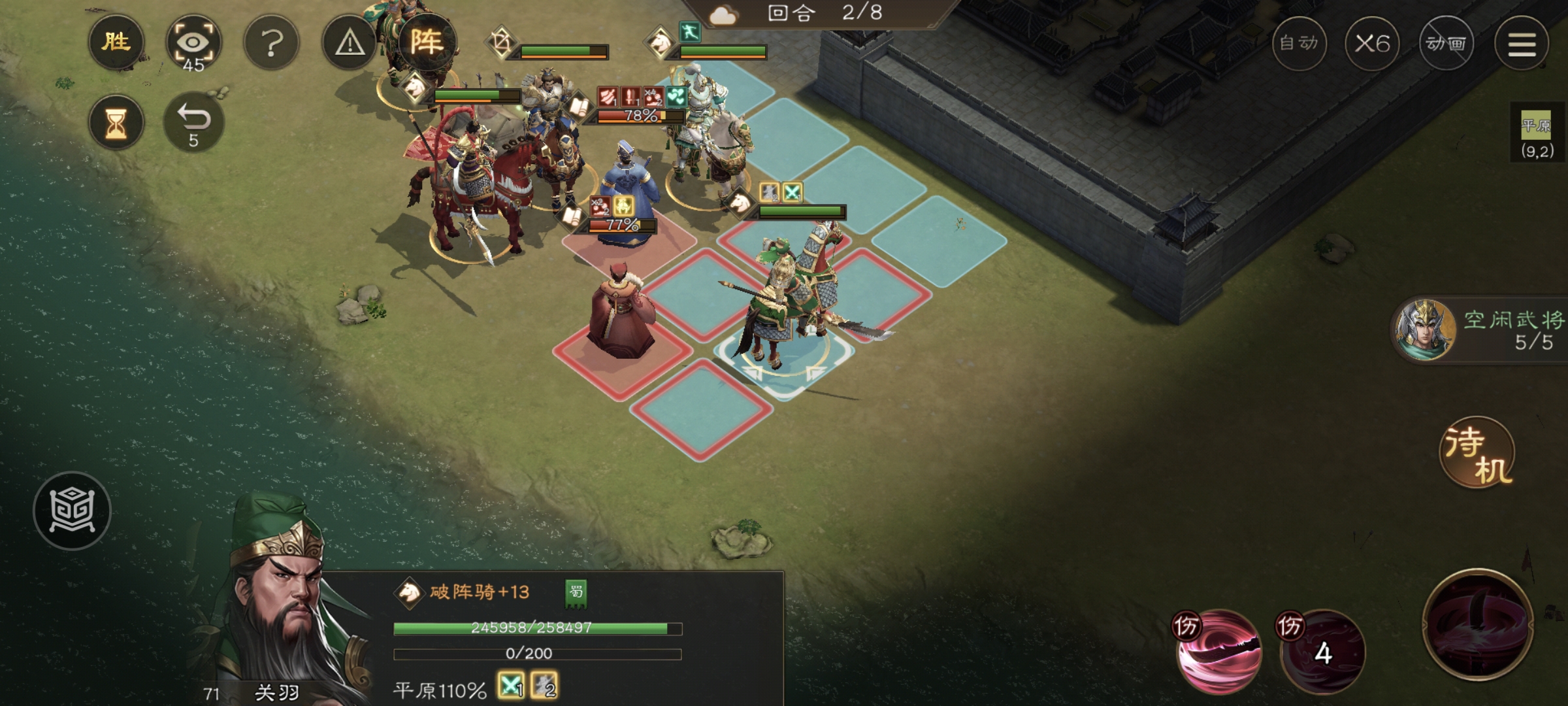Activate the large dark vortex ultimate skill
The image size is (1568, 706).
click(1478, 624)
